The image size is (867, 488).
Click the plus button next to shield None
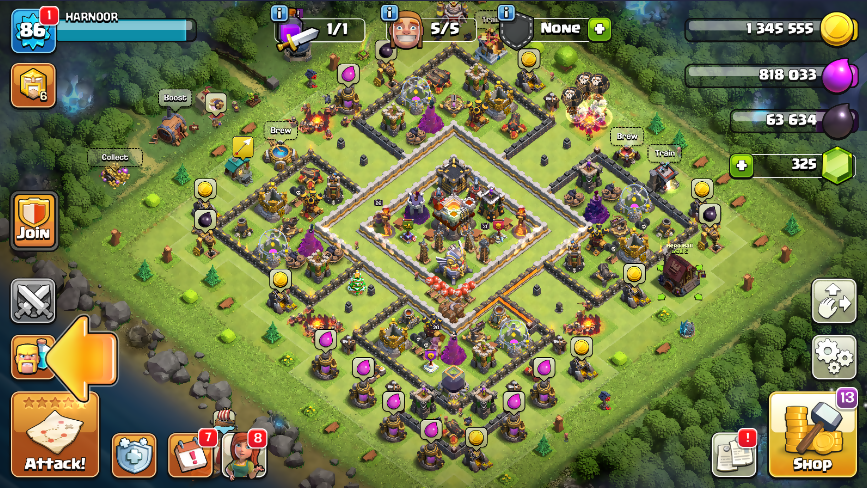tap(599, 29)
